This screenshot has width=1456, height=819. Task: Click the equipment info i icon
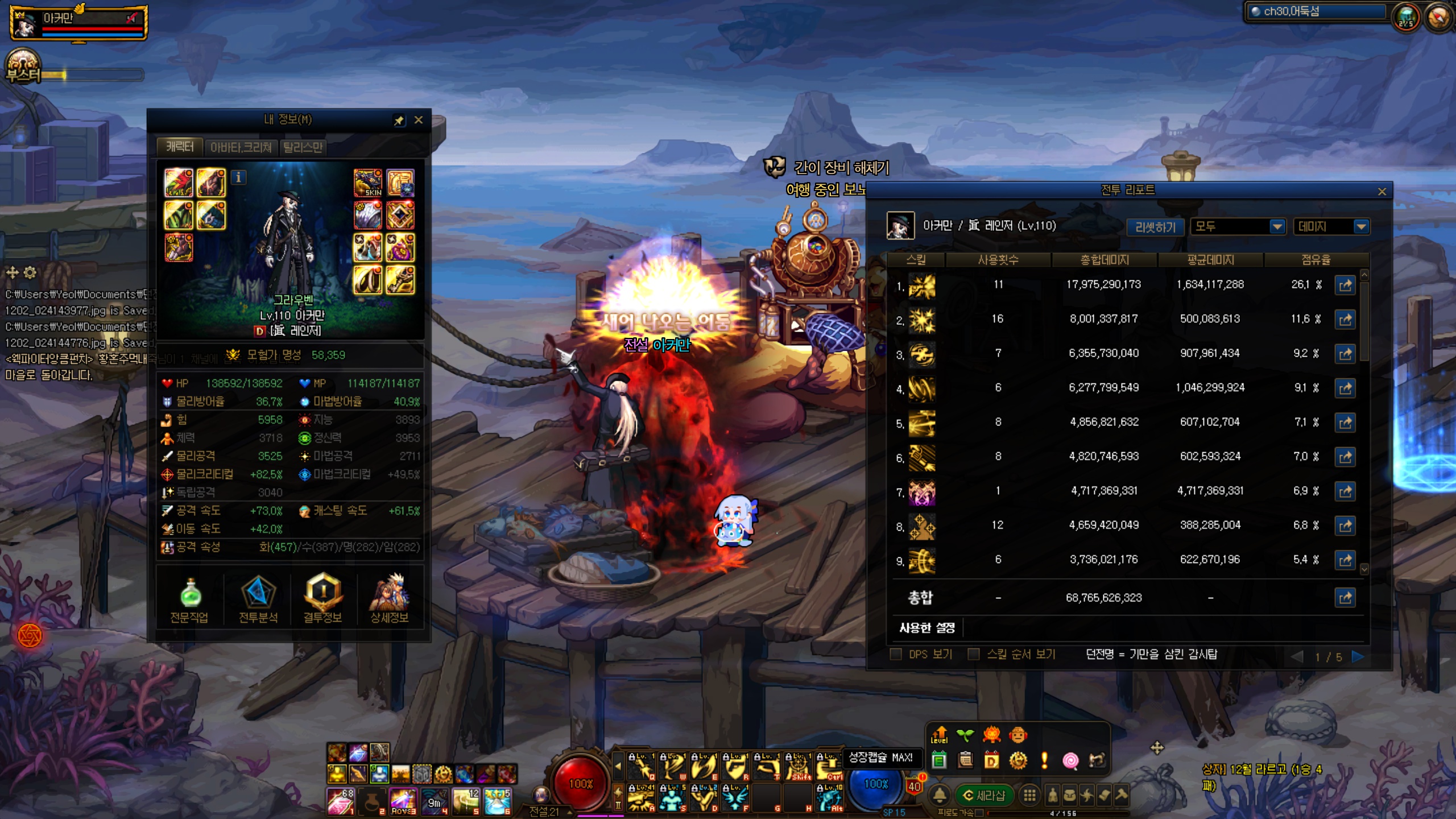(239, 177)
